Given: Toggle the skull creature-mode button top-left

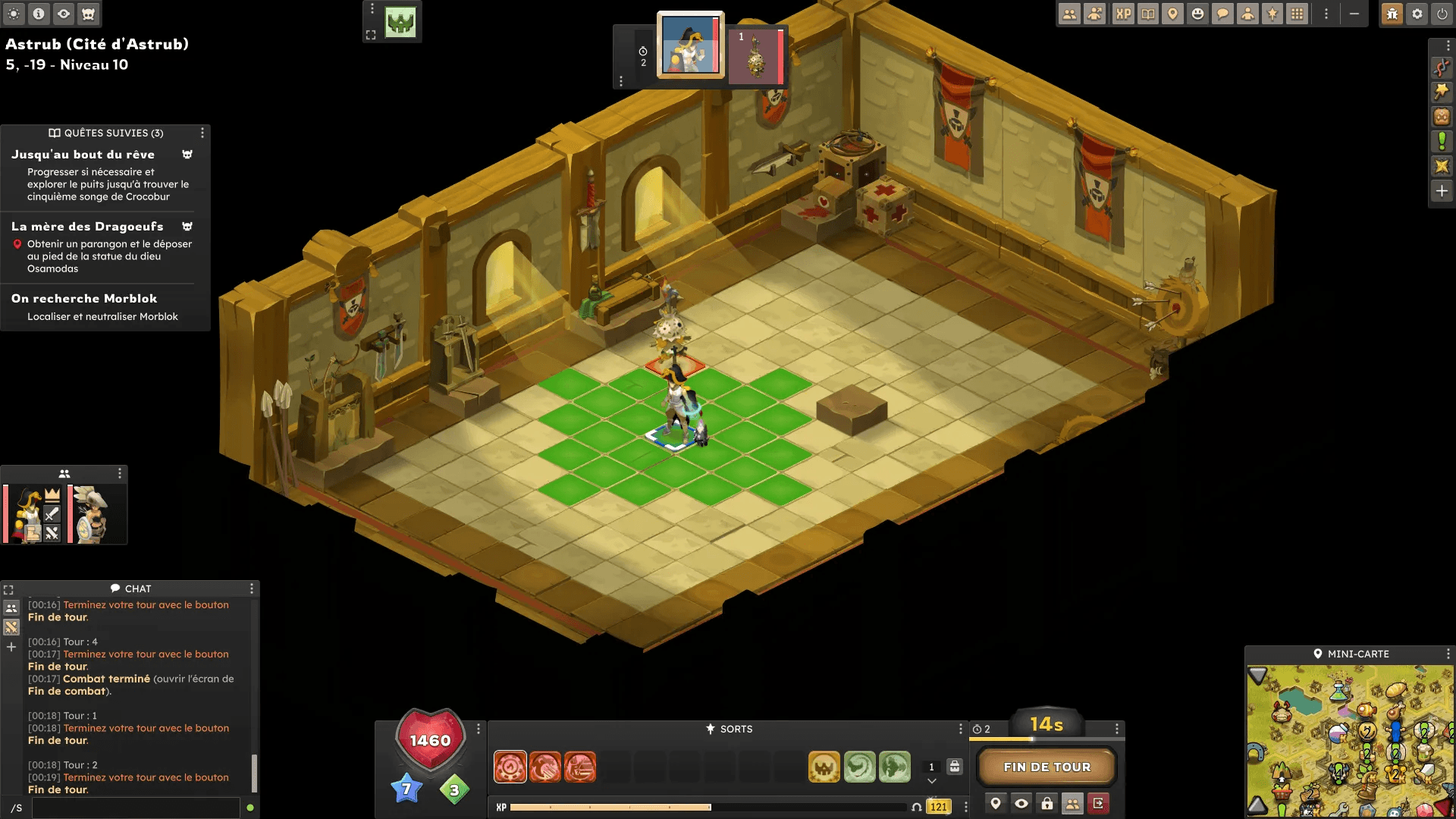Looking at the screenshot, I should coord(89,14).
